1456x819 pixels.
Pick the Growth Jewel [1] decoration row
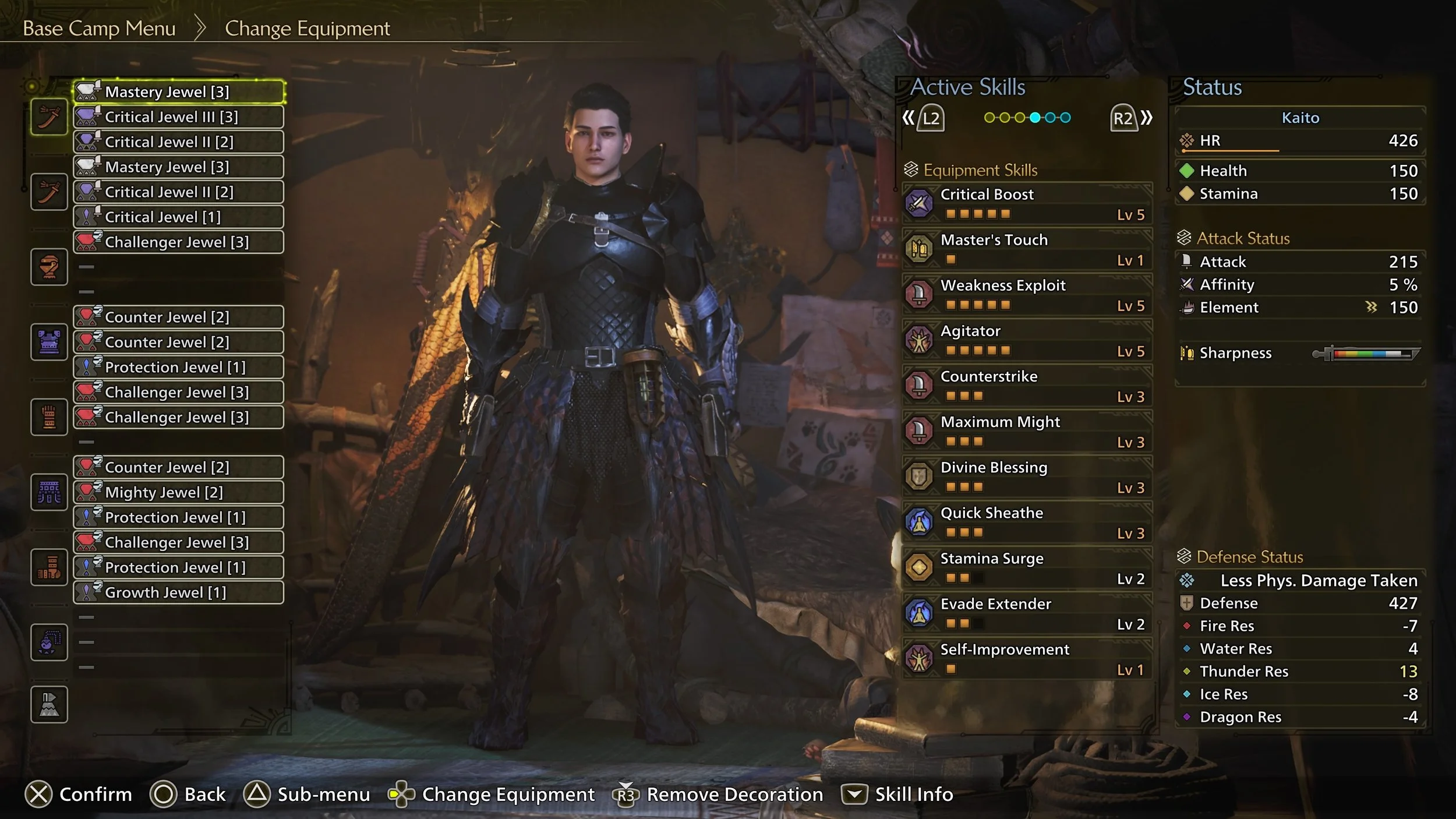178,593
